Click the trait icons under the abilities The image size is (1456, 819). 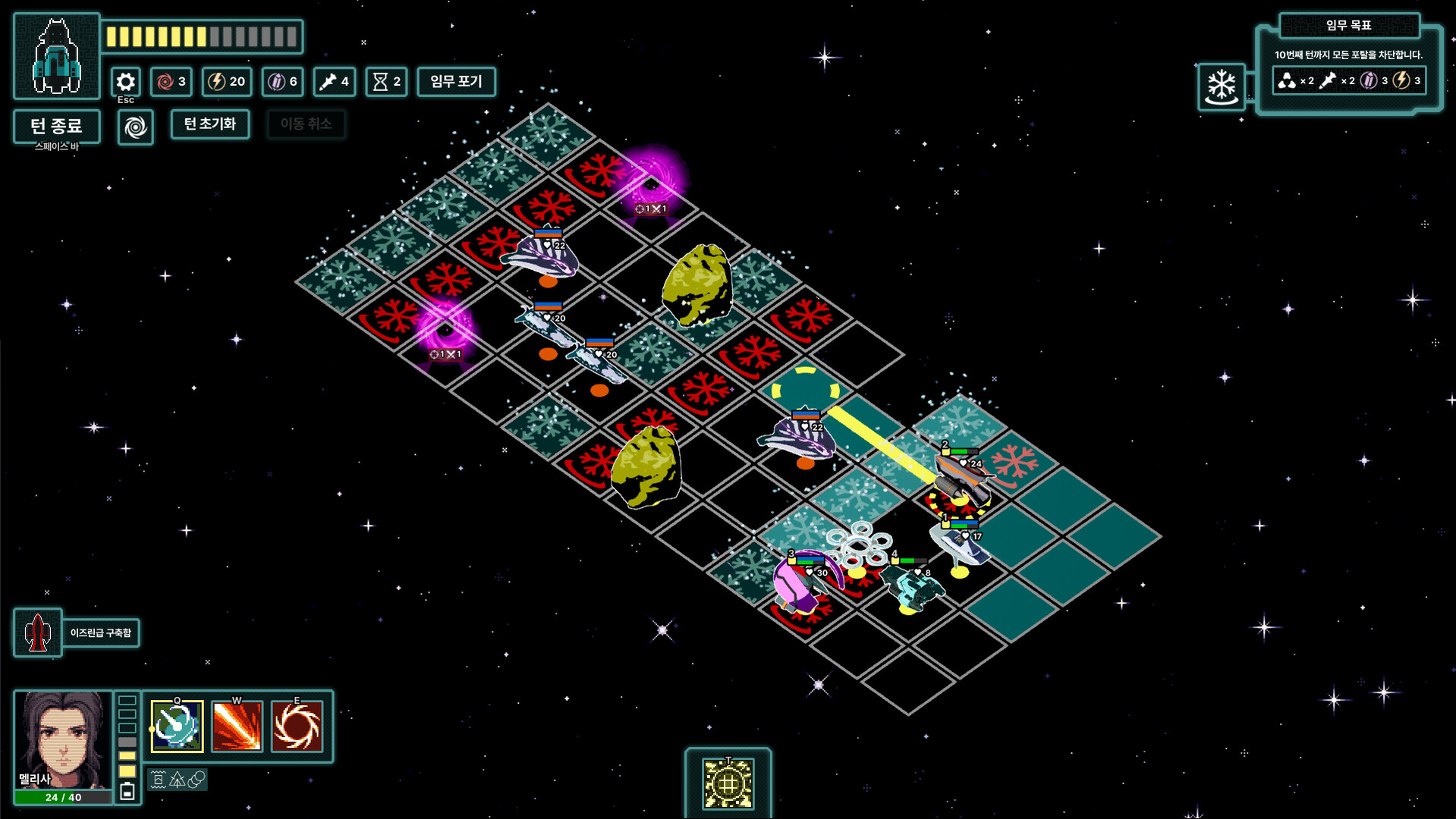(x=177, y=780)
